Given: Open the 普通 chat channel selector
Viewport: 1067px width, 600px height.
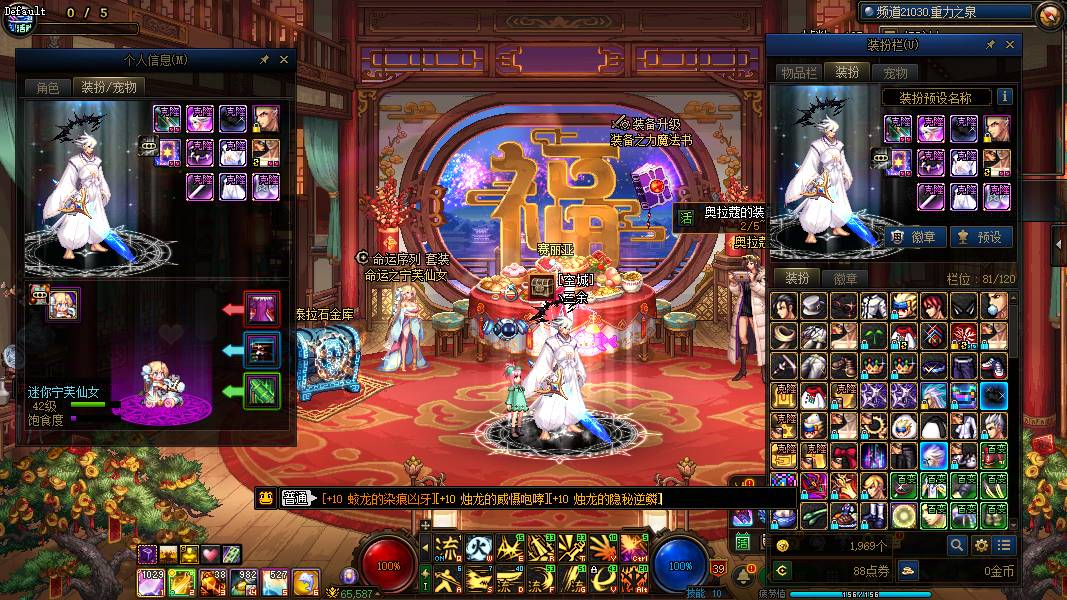Looking at the screenshot, I should (295, 498).
